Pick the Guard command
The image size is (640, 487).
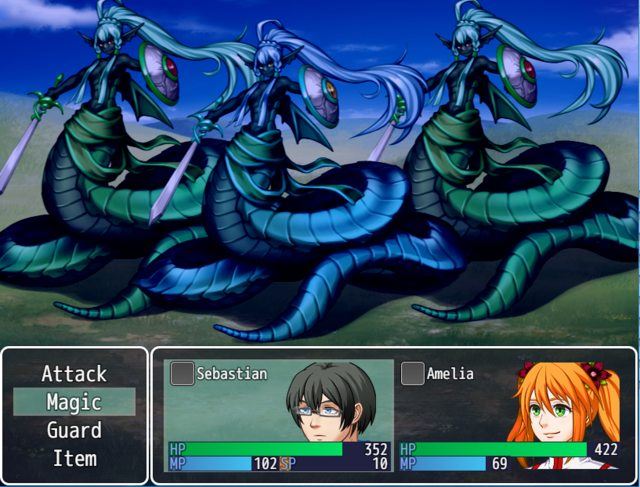[74, 430]
